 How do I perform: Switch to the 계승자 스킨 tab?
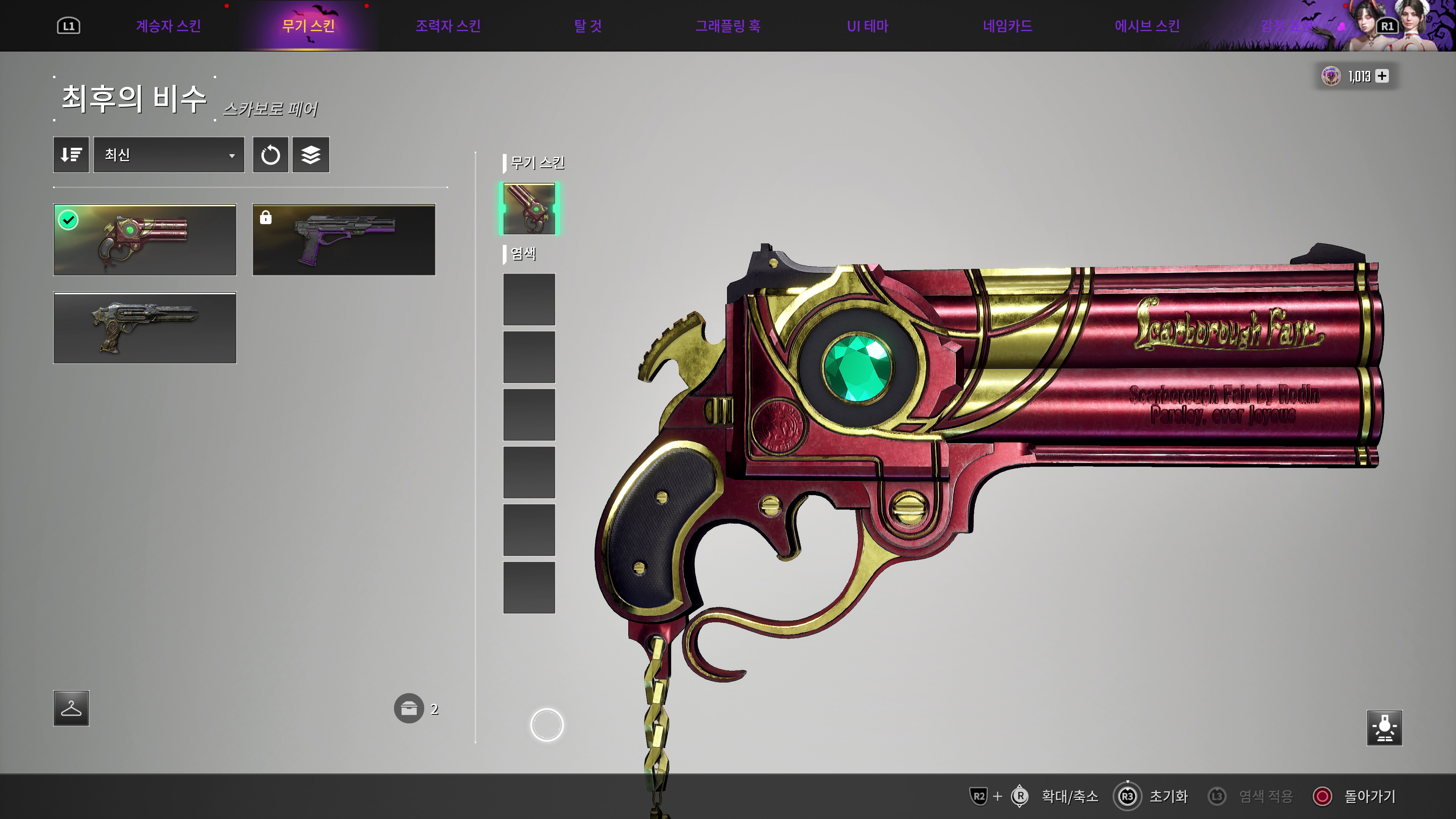168,26
